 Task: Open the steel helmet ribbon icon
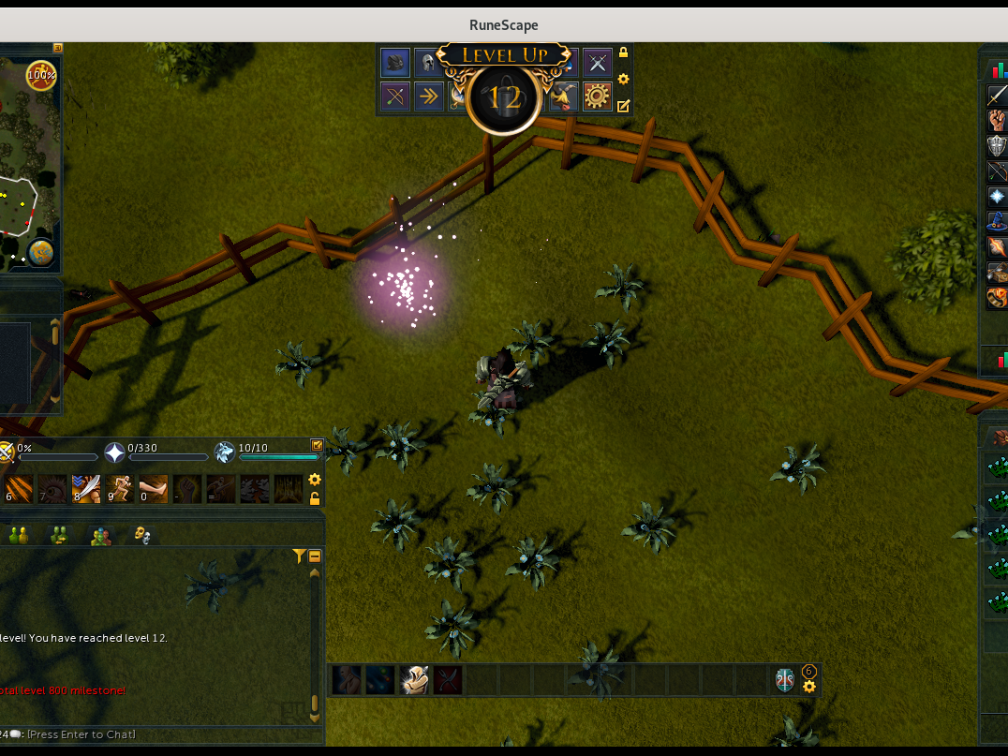[428, 63]
